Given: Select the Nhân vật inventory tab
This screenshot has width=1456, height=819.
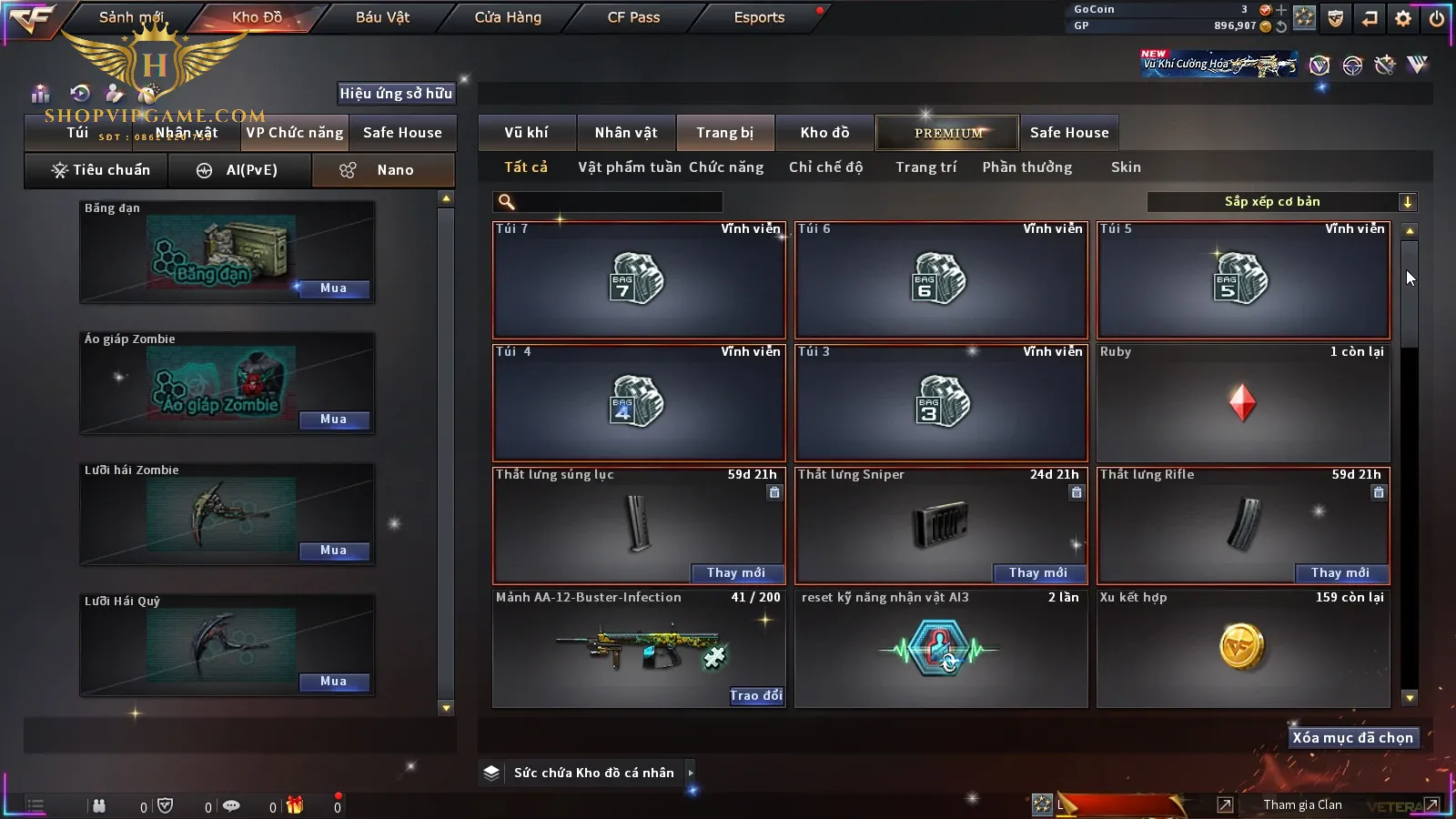Looking at the screenshot, I should [x=625, y=133].
